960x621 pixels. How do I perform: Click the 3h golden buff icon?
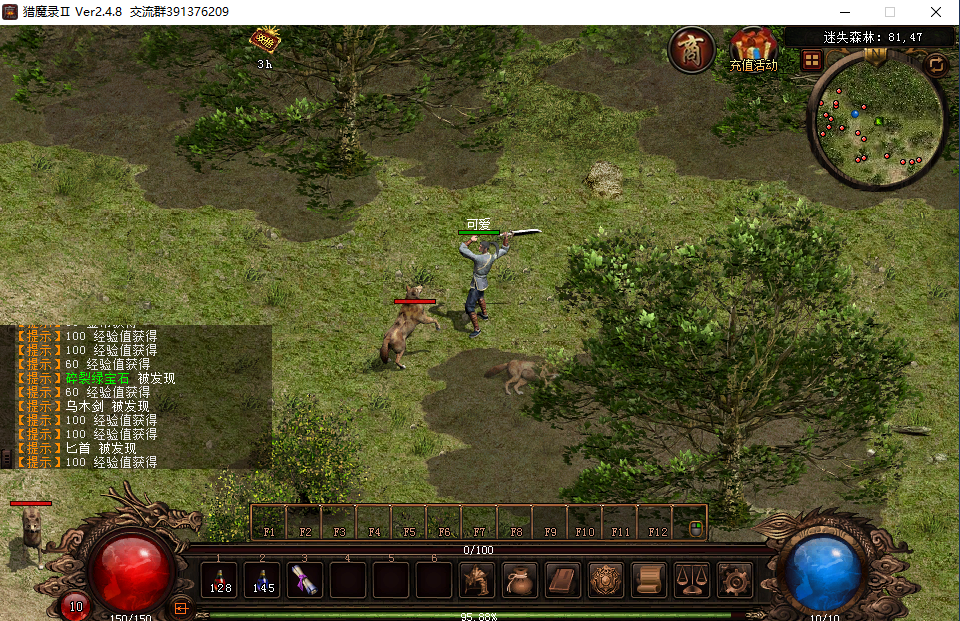[x=265, y=41]
